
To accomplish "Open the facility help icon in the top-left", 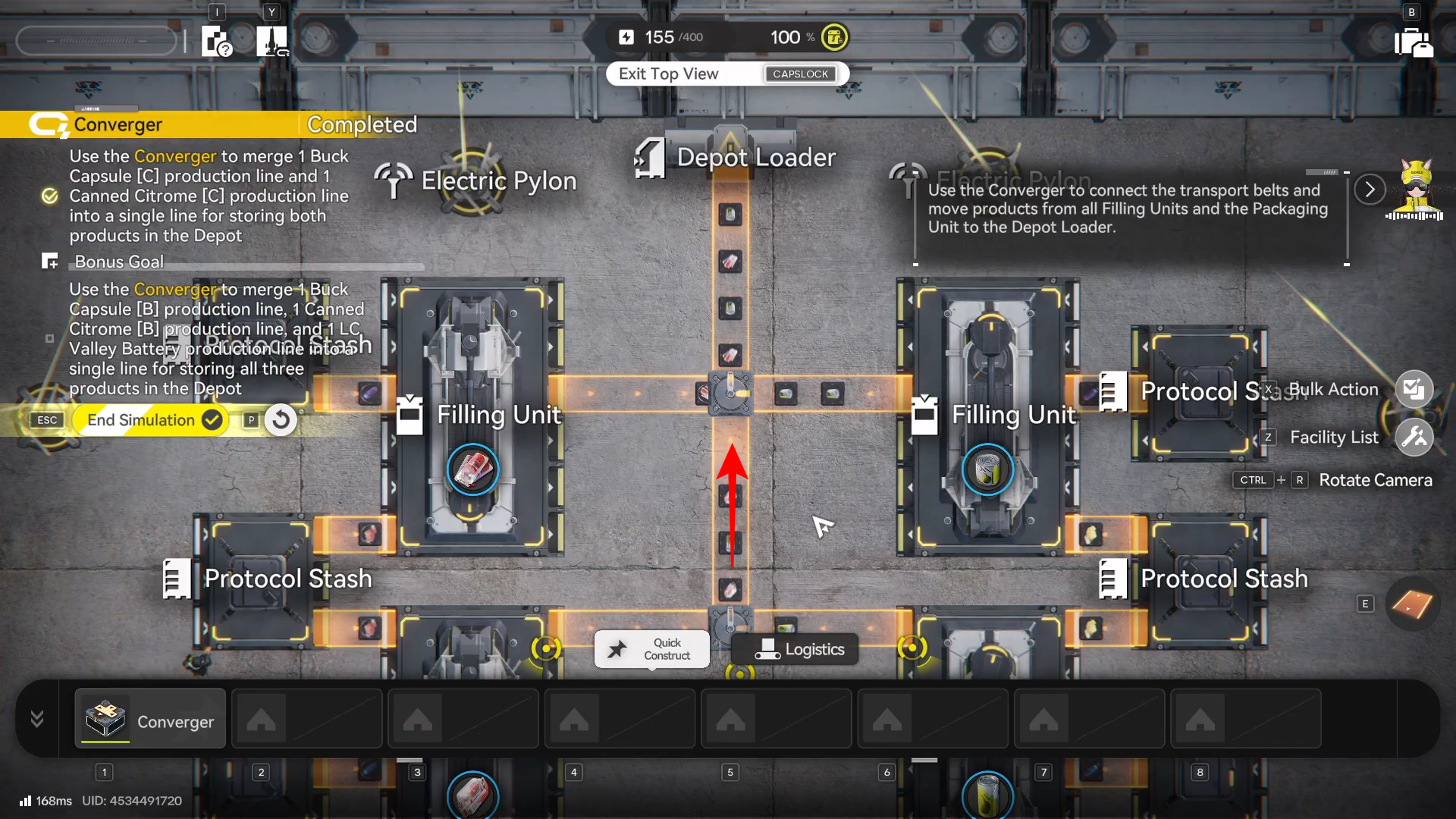I will [216, 41].
